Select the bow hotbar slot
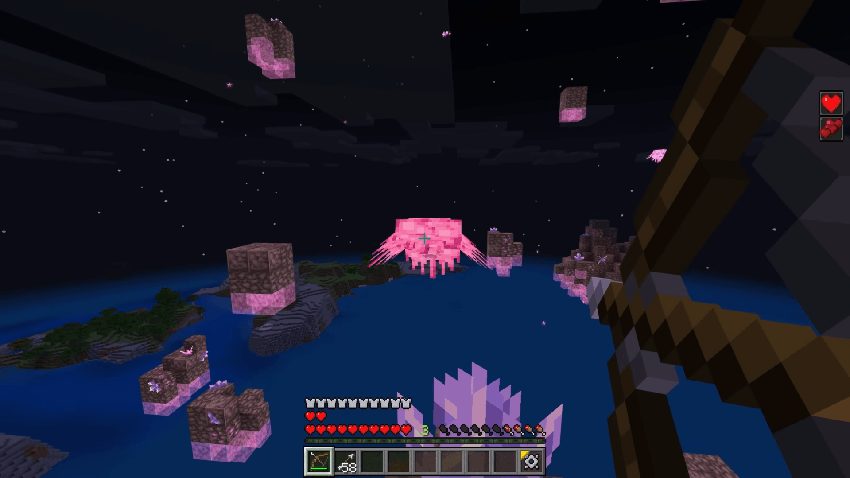The height and width of the screenshot is (478, 850). pos(317,461)
